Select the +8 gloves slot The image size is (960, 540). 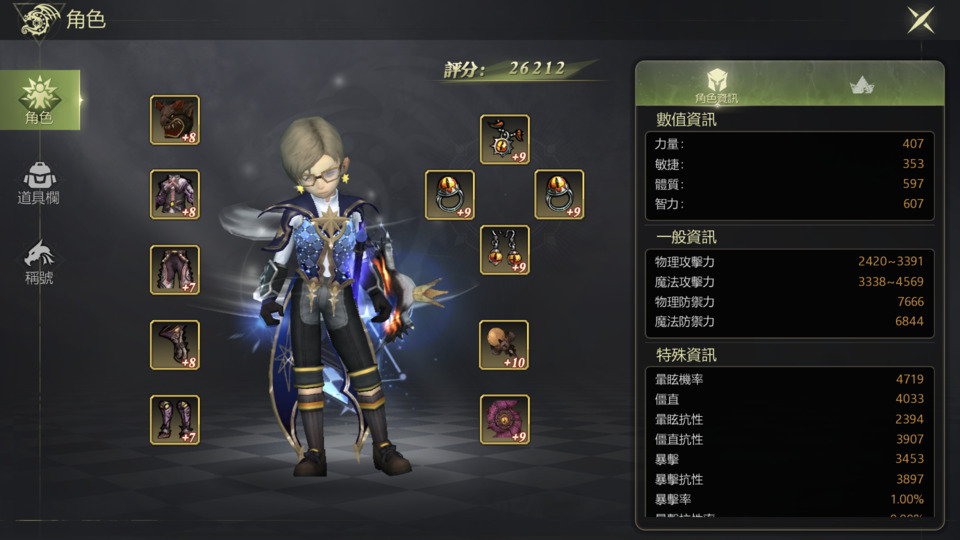175,345
